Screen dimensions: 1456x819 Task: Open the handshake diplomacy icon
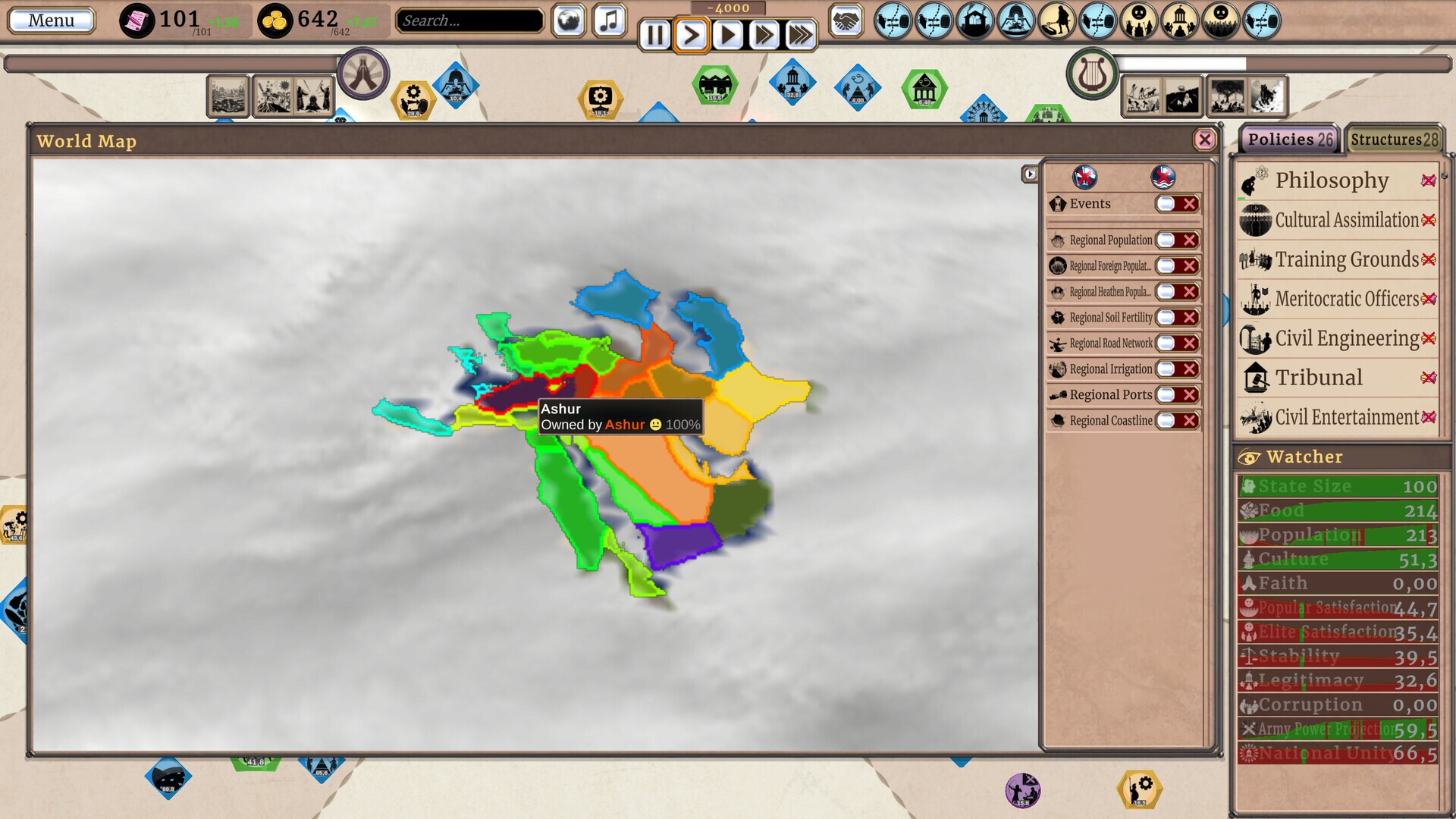(846, 20)
